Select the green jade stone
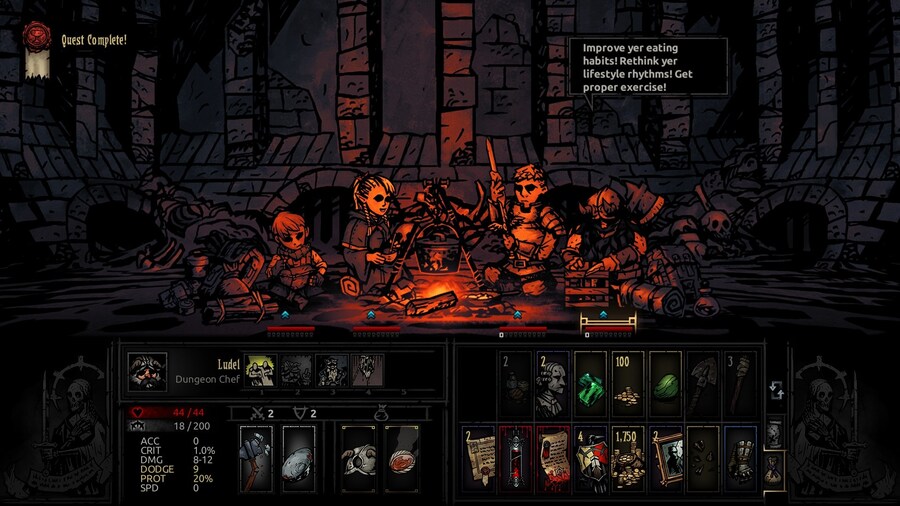Screen dimensions: 900x506 tap(666, 385)
